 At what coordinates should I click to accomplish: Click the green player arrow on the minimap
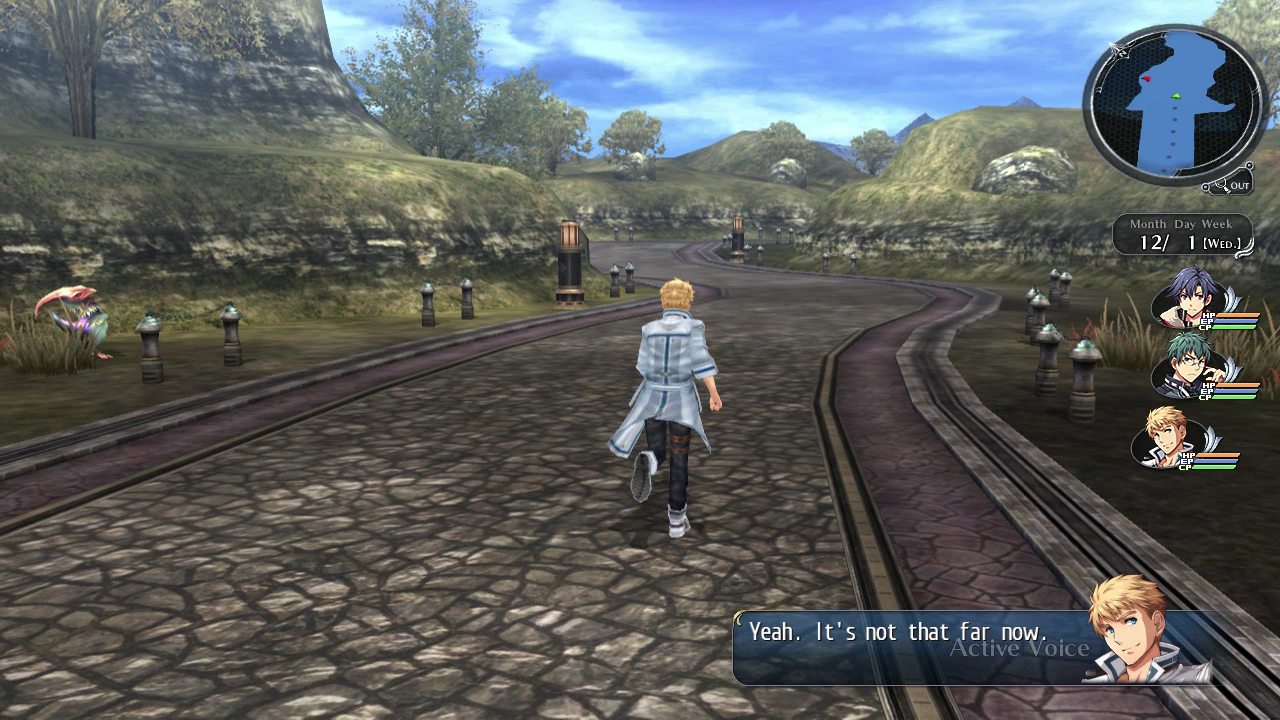point(1176,97)
